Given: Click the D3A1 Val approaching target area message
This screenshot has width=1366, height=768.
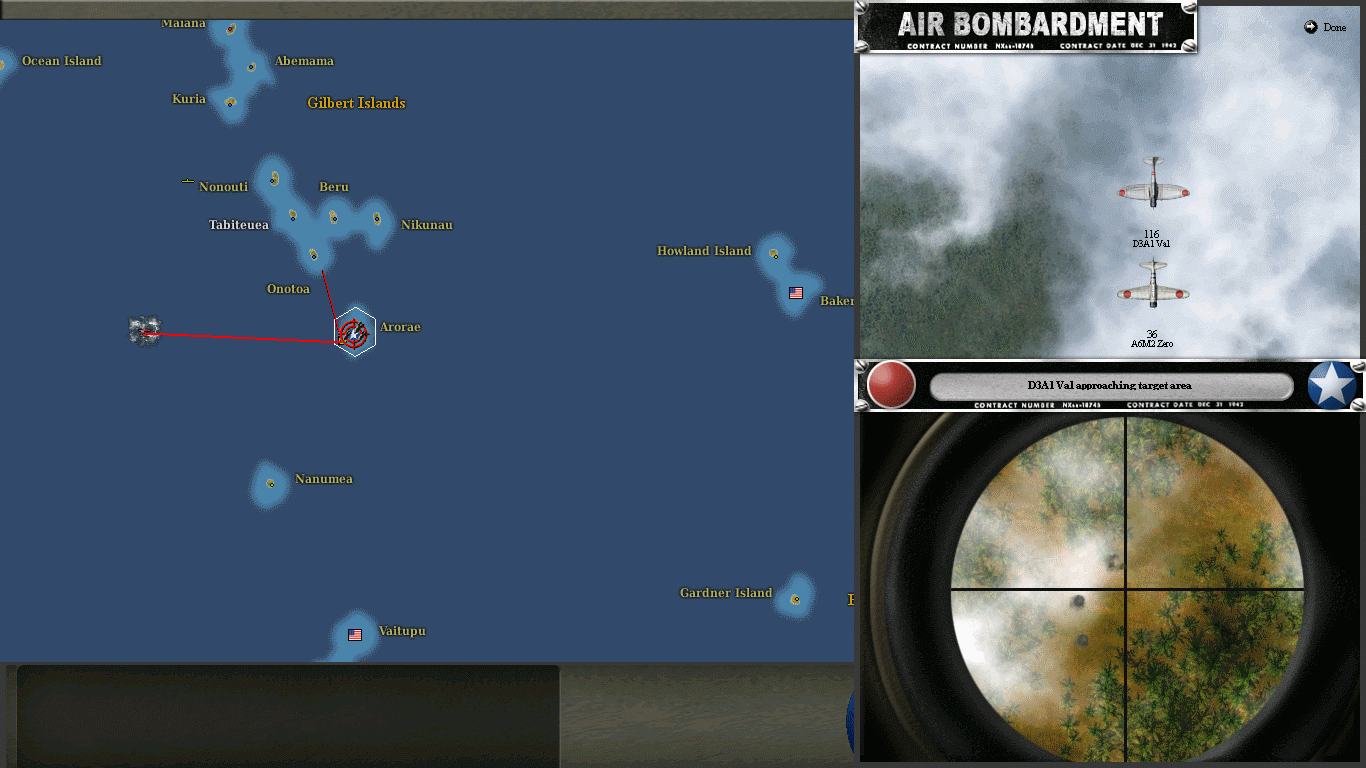Looking at the screenshot, I should point(1110,384).
